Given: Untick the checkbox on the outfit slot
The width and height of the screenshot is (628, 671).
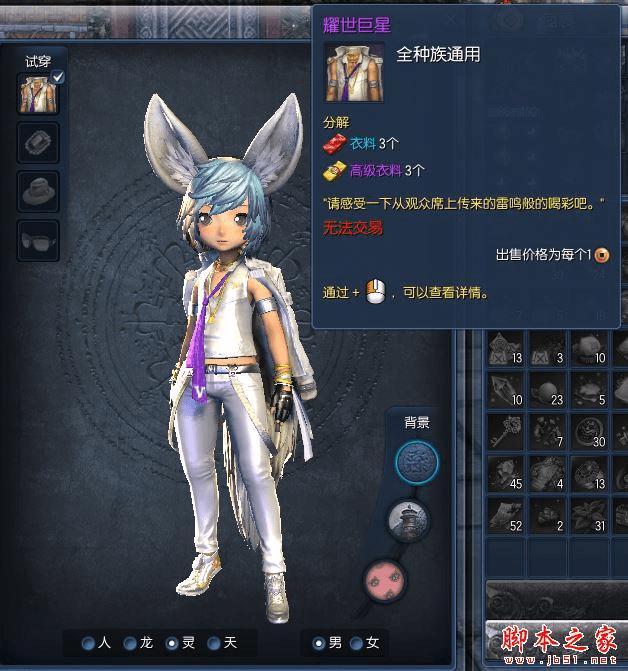Looking at the screenshot, I should click(x=58, y=77).
